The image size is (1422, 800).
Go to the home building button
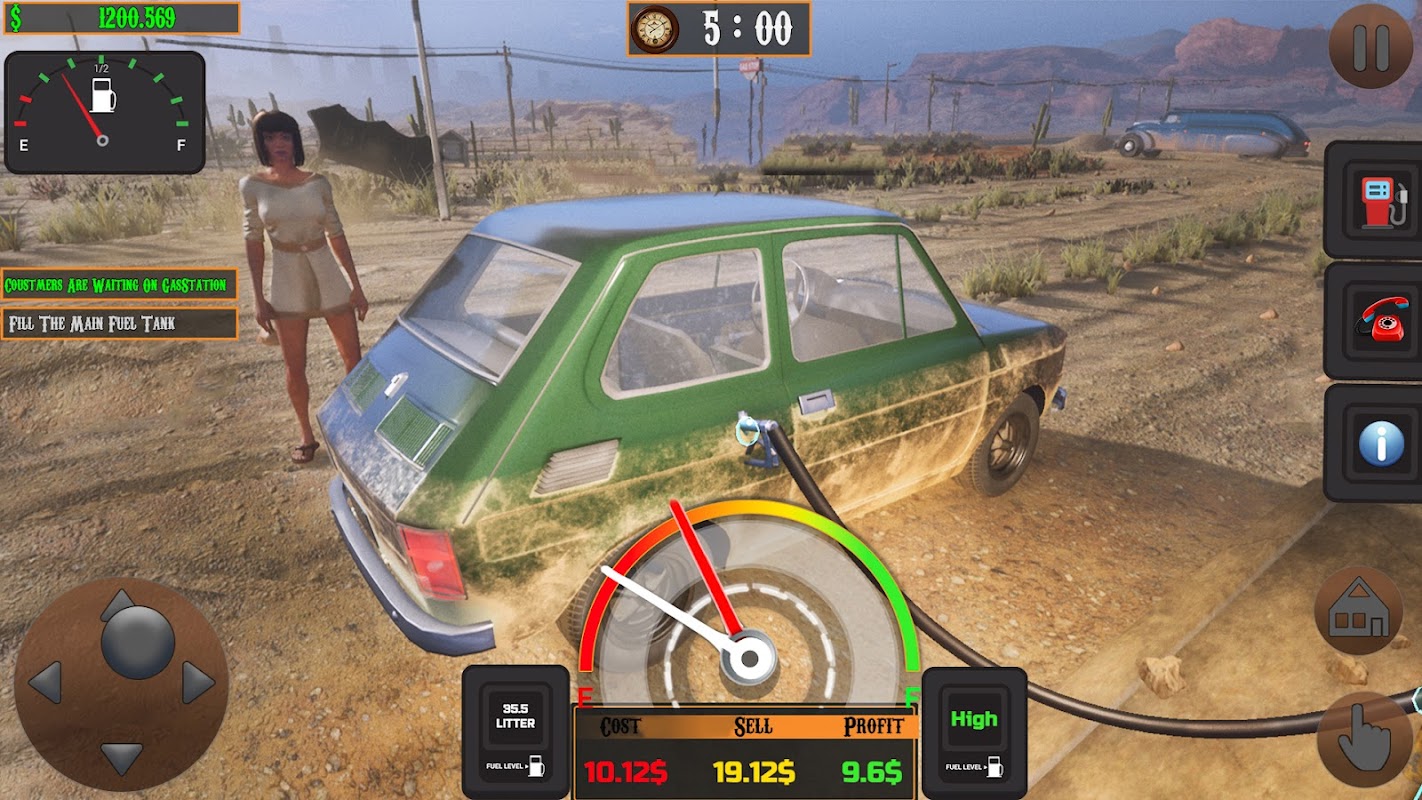tap(1359, 611)
